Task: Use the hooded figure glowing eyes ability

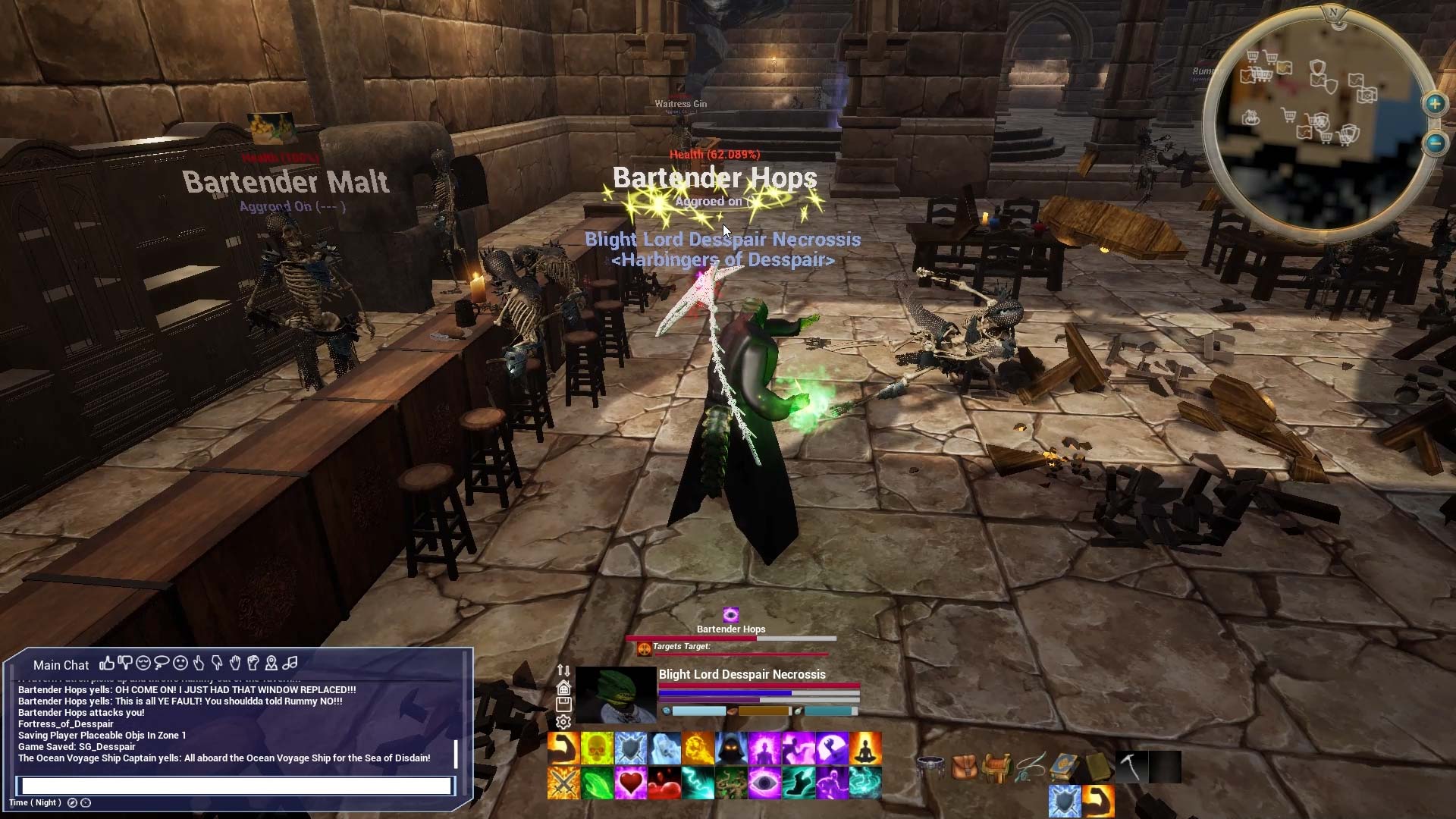Action: [731, 748]
